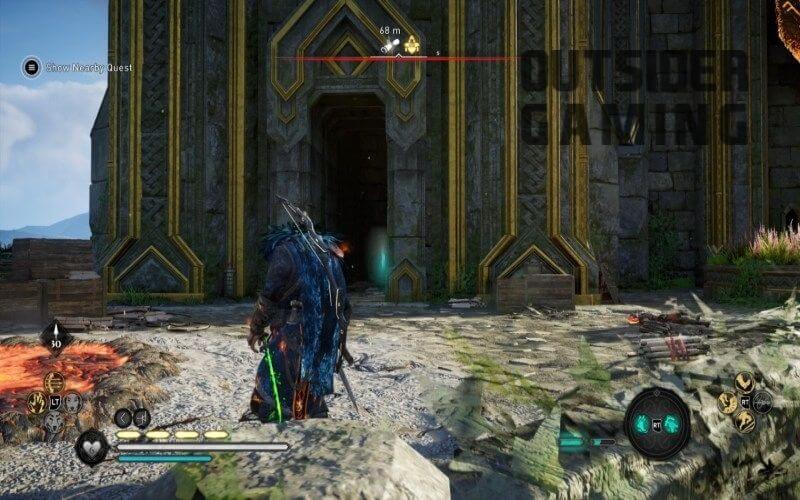Viewport: 800px width, 500px height.
Task: Use the heart-shaped ration icon
Action: point(93,447)
